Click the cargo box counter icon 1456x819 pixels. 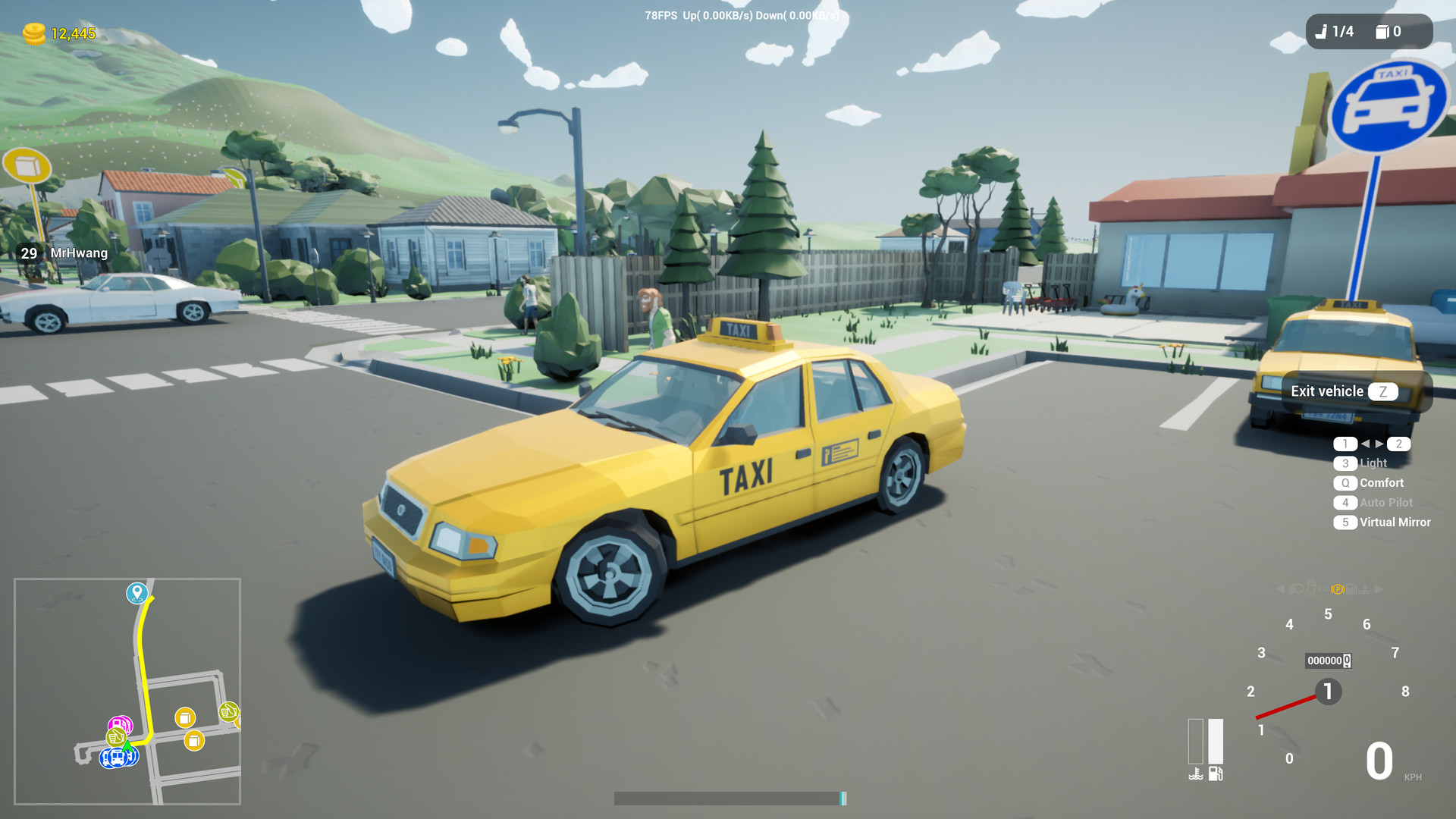(x=1383, y=32)
